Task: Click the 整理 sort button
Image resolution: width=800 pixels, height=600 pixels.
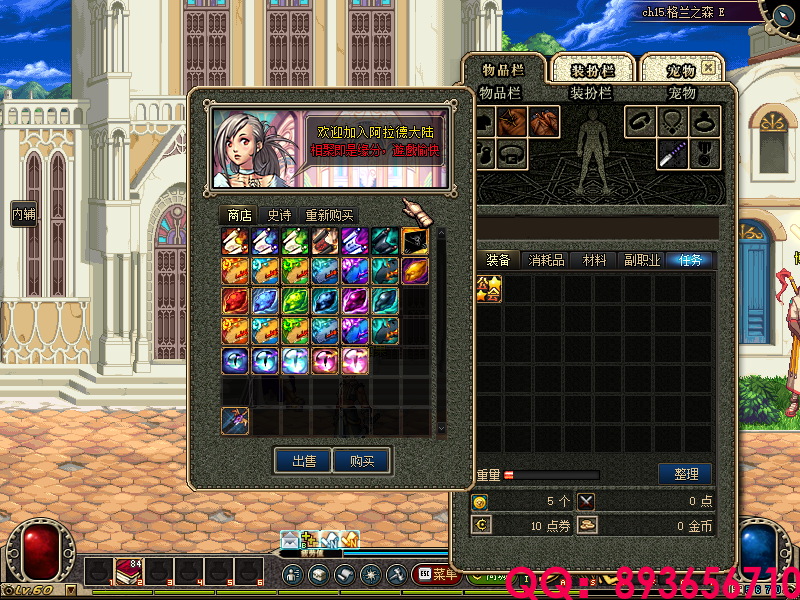Action: [x=685, y=473]
